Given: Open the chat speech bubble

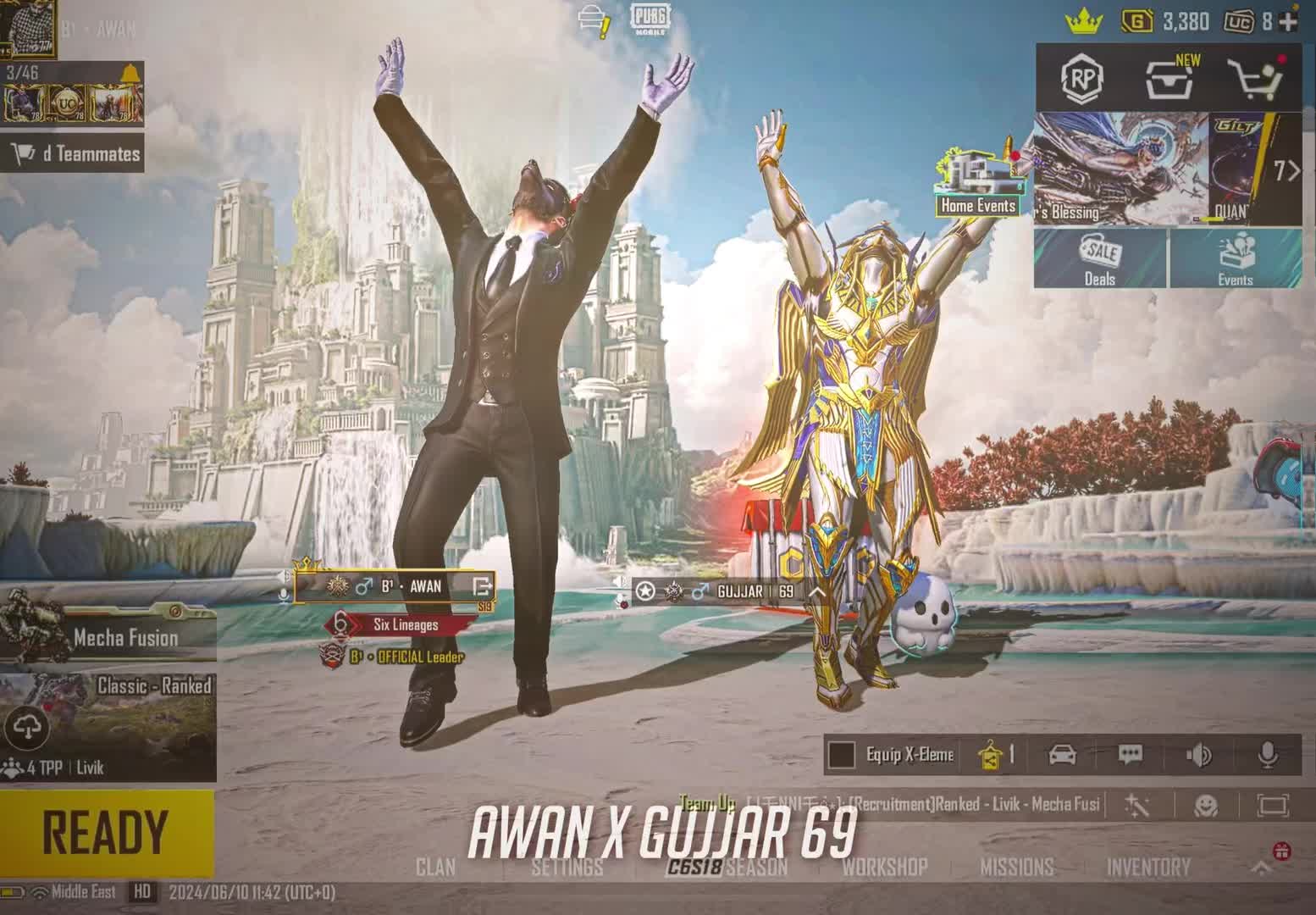Looking at the screenshot, I should (1130, 755).
